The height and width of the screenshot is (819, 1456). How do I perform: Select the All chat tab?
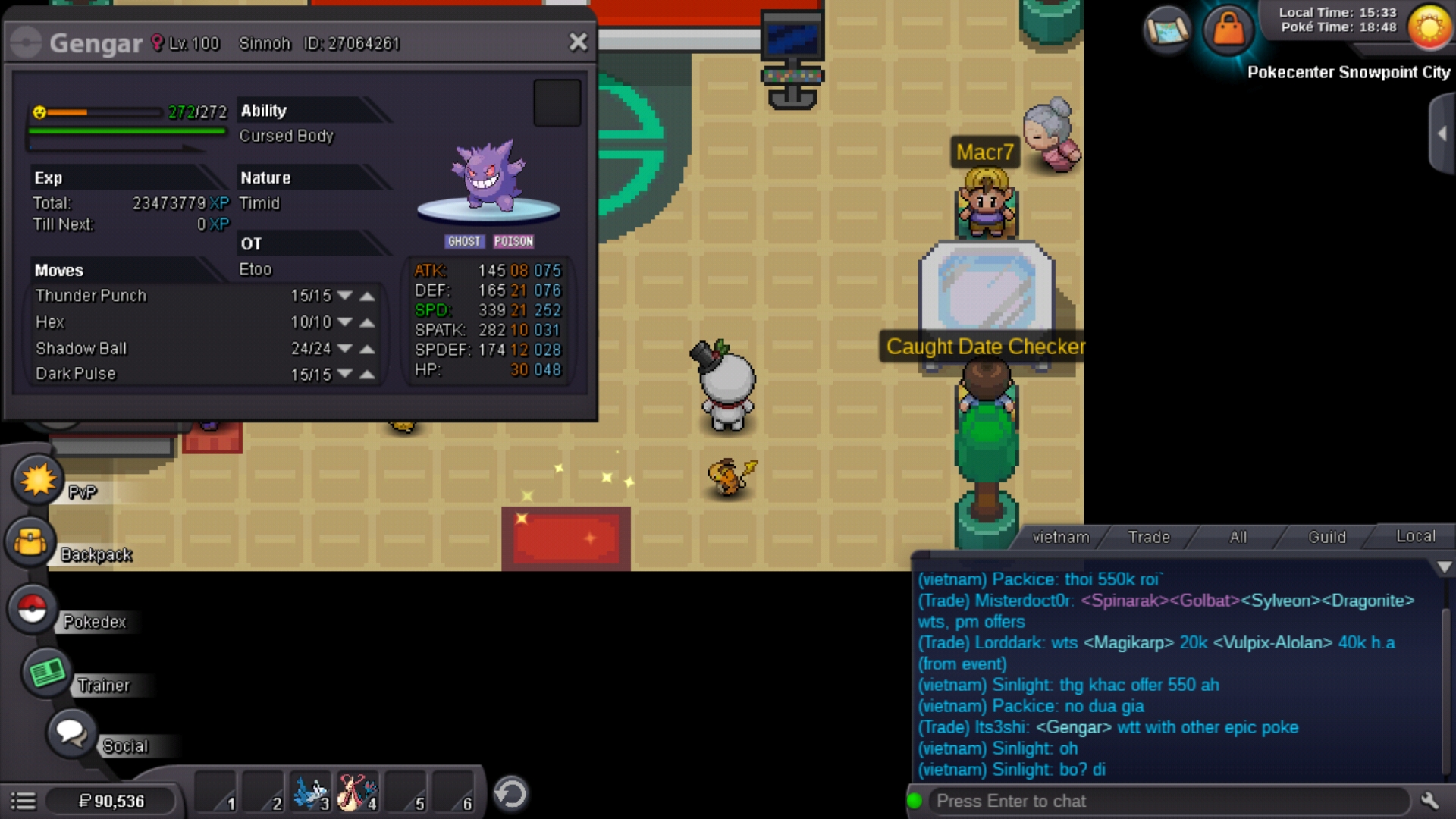coord(1238,537)
